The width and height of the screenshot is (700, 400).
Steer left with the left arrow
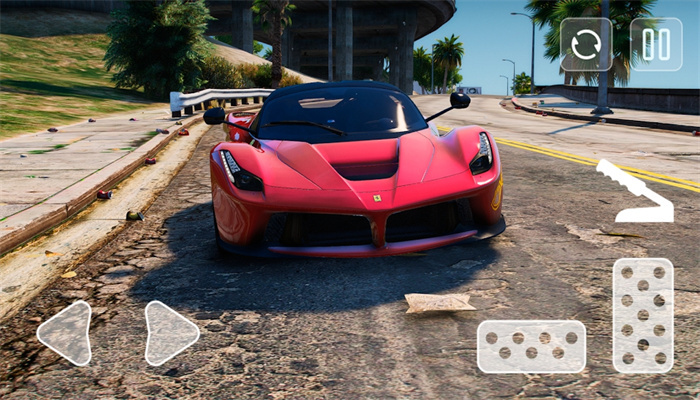pyautogui.click(x=66, y=332)
